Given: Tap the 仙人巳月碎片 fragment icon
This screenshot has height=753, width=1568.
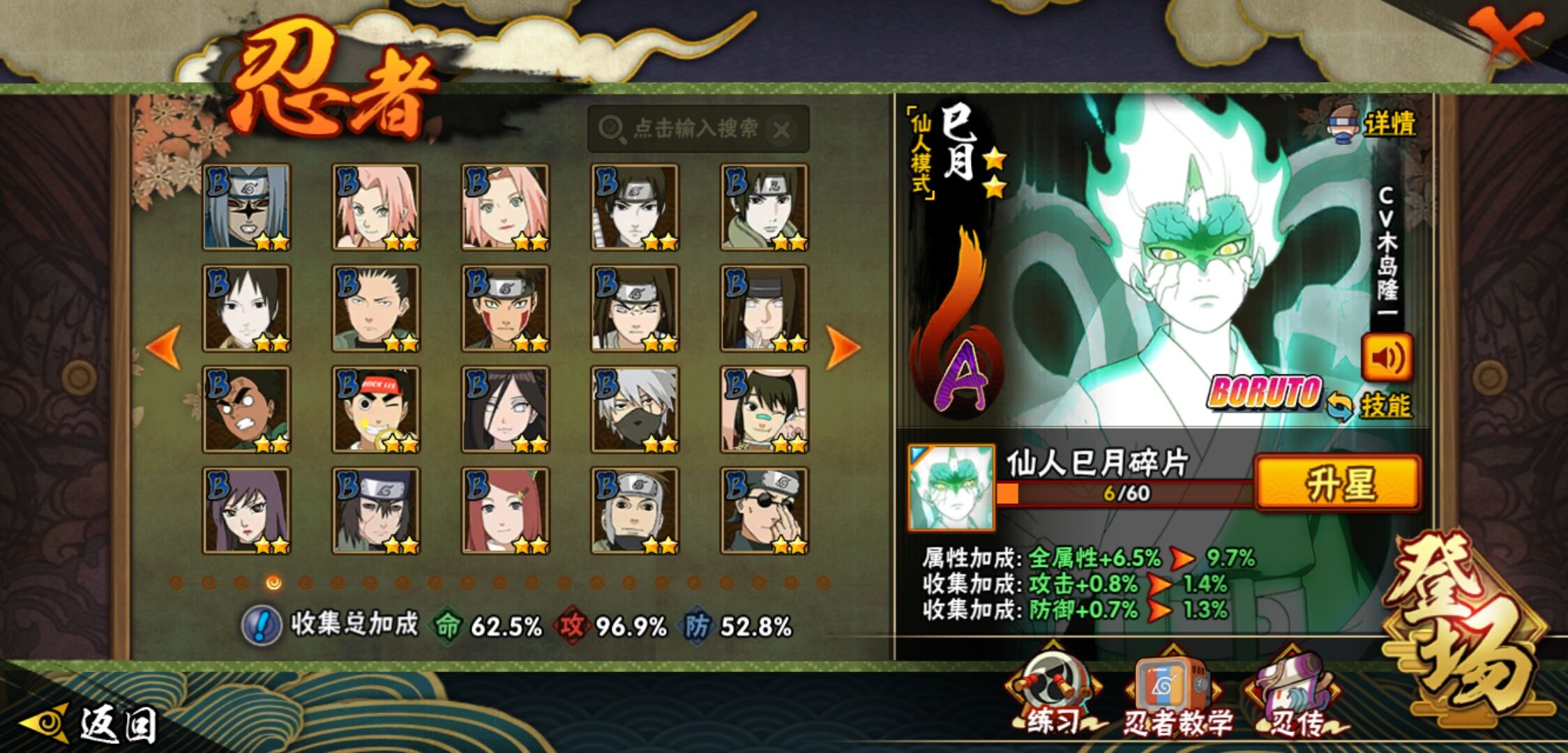Looking at the screenshot, I should pos(951,487).
